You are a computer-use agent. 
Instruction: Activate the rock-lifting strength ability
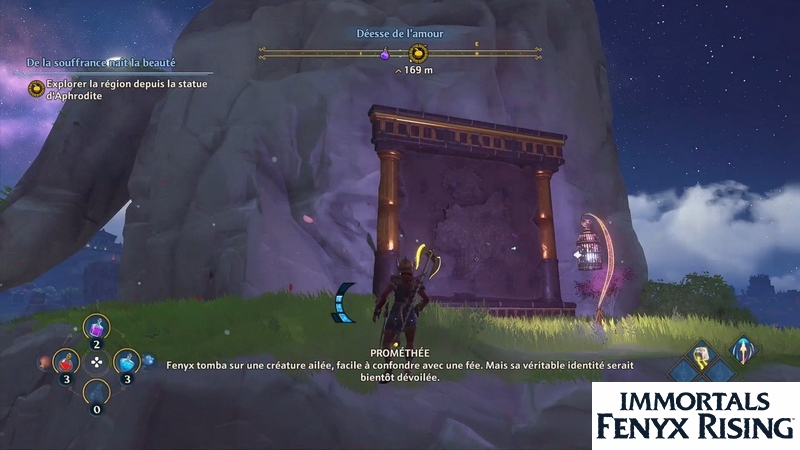point(703,353)
